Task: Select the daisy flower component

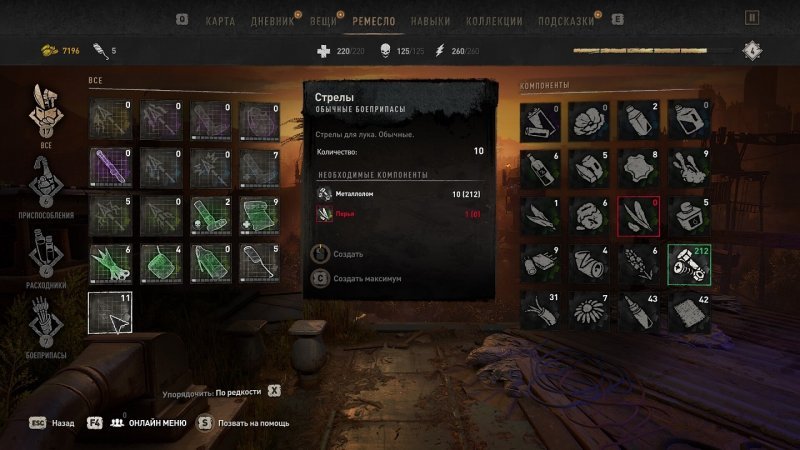Action: [591, 311]
